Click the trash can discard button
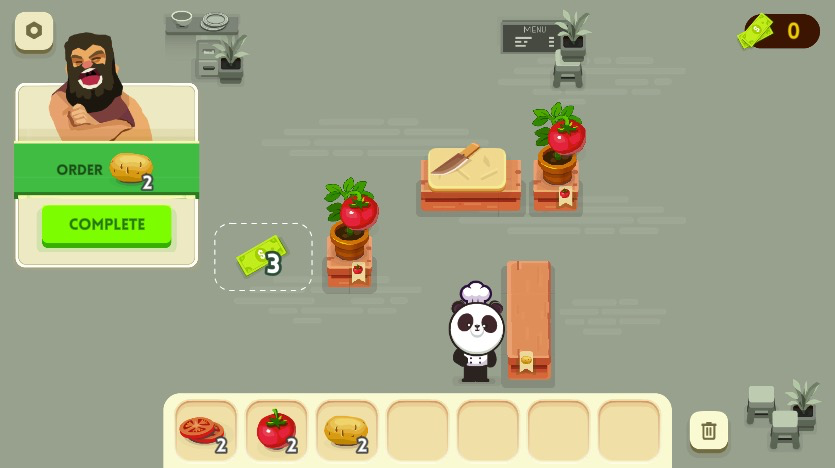Image resolution: width=835 pixels, height=468 pixels. [x=709, y=431]
